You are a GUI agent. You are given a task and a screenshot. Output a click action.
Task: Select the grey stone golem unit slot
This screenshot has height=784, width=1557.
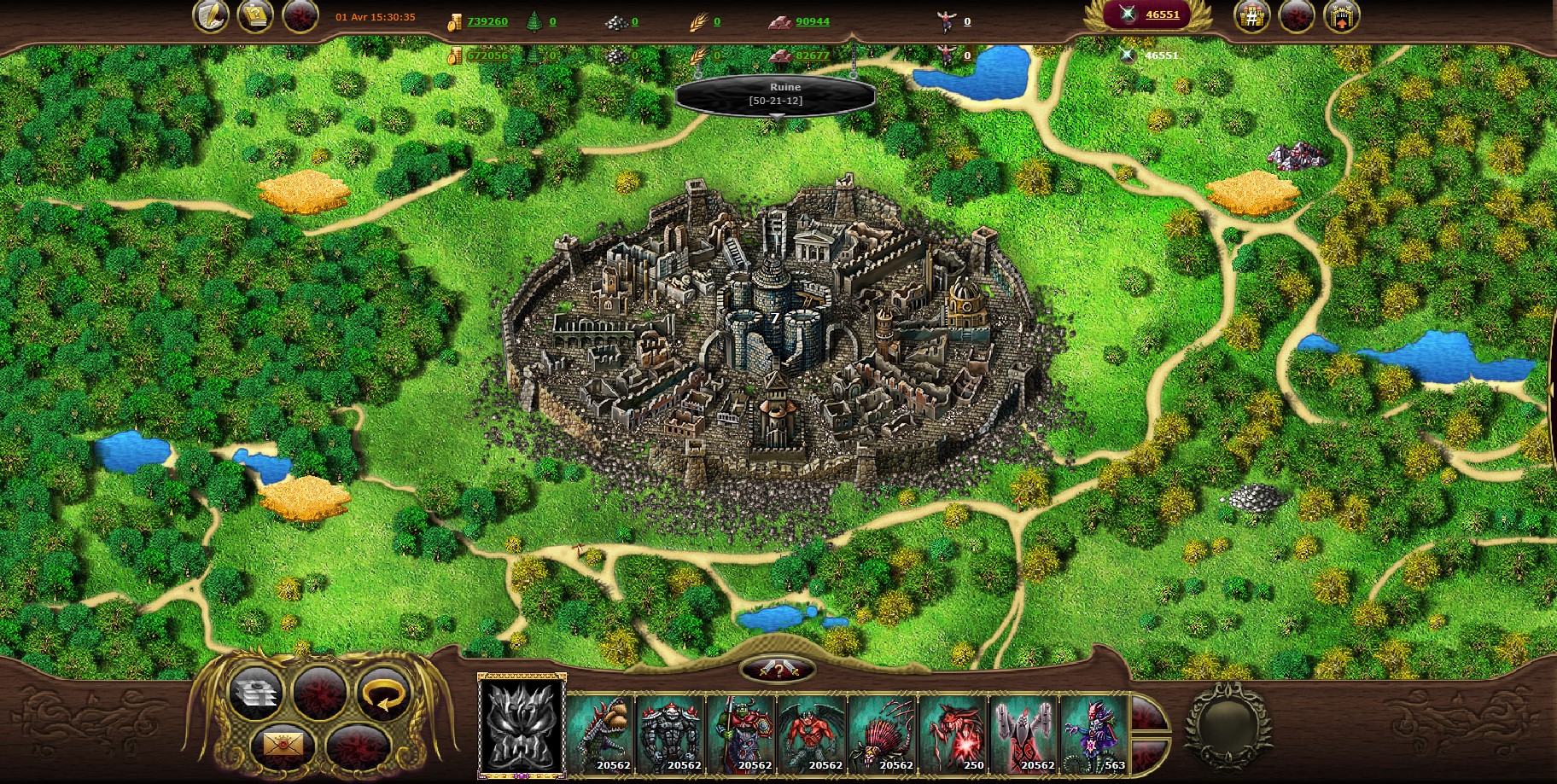click(670, 734)
